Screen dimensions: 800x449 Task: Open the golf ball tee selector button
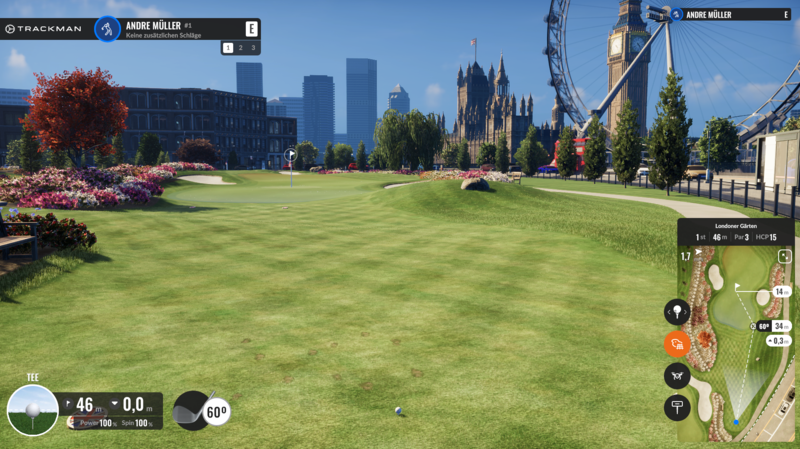(677, 312)
